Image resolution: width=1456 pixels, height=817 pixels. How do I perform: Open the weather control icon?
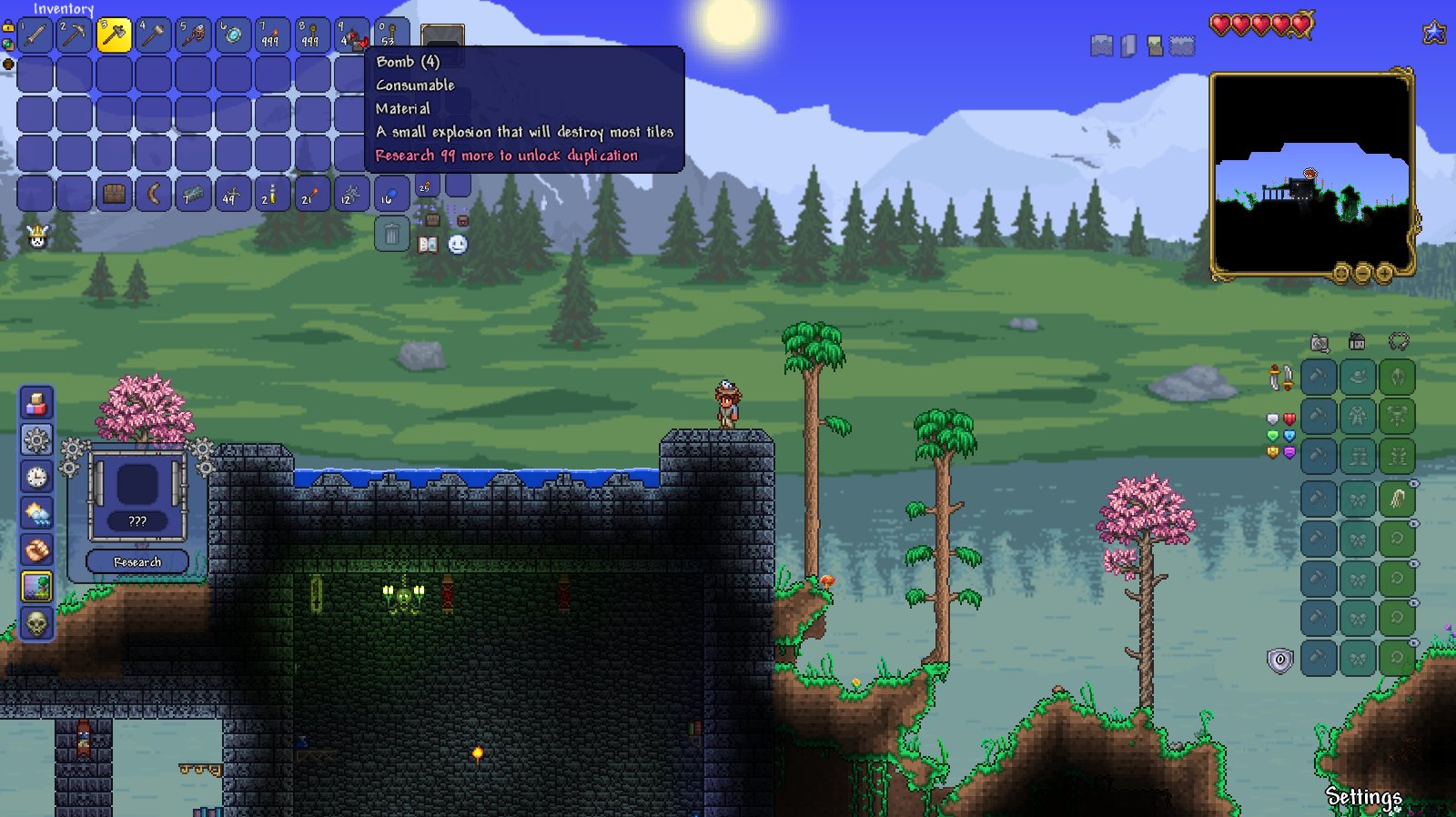36,510
